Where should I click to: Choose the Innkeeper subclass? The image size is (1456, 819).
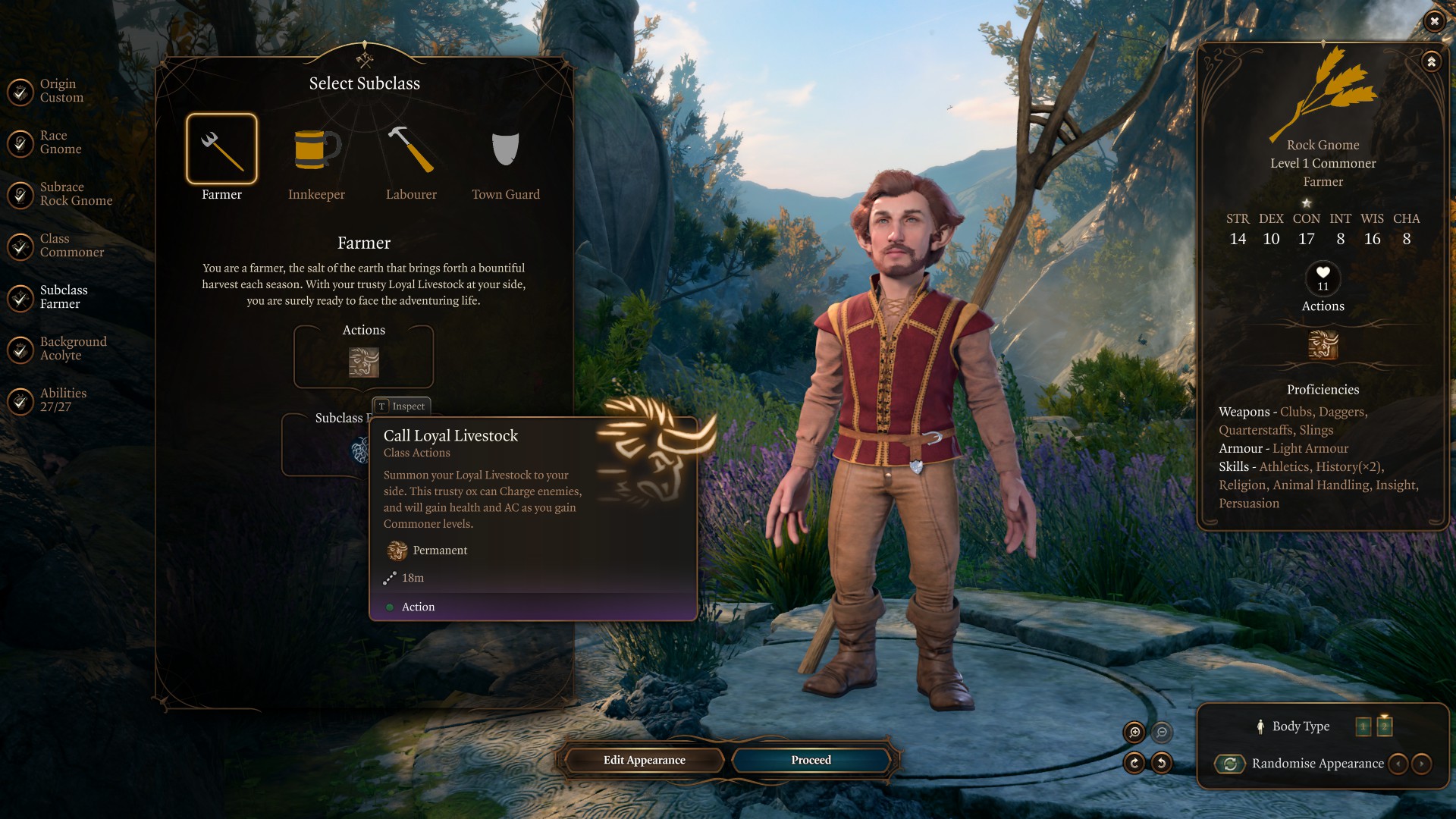[316, 149]
